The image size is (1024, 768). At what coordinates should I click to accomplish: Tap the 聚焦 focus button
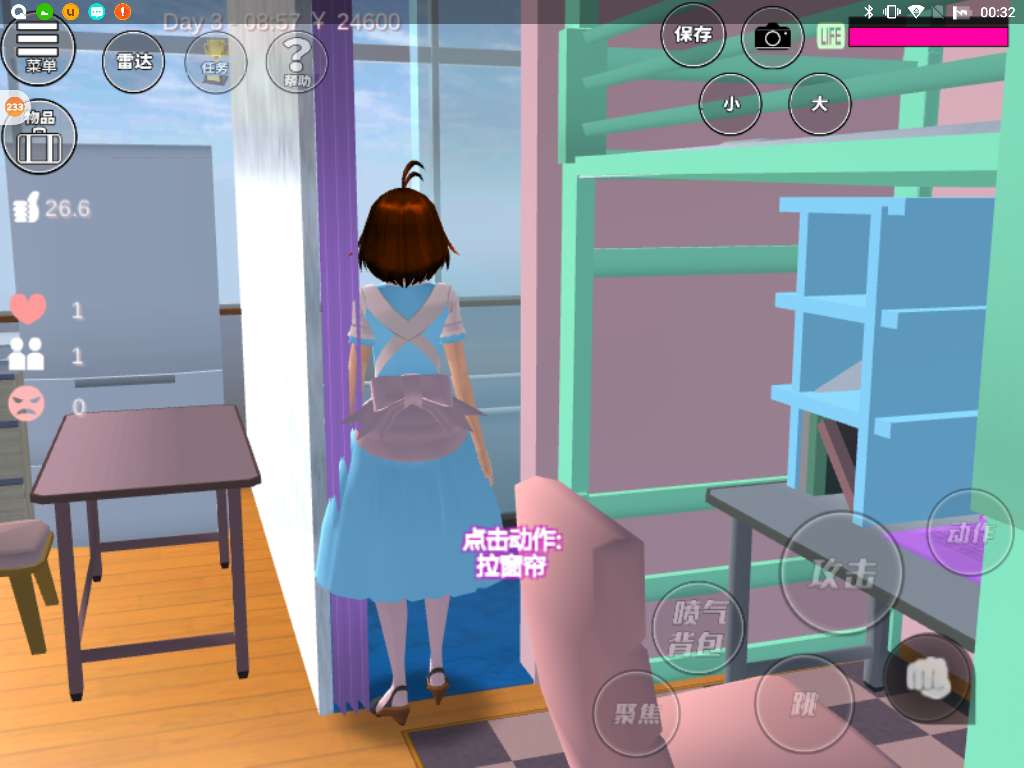636,713
